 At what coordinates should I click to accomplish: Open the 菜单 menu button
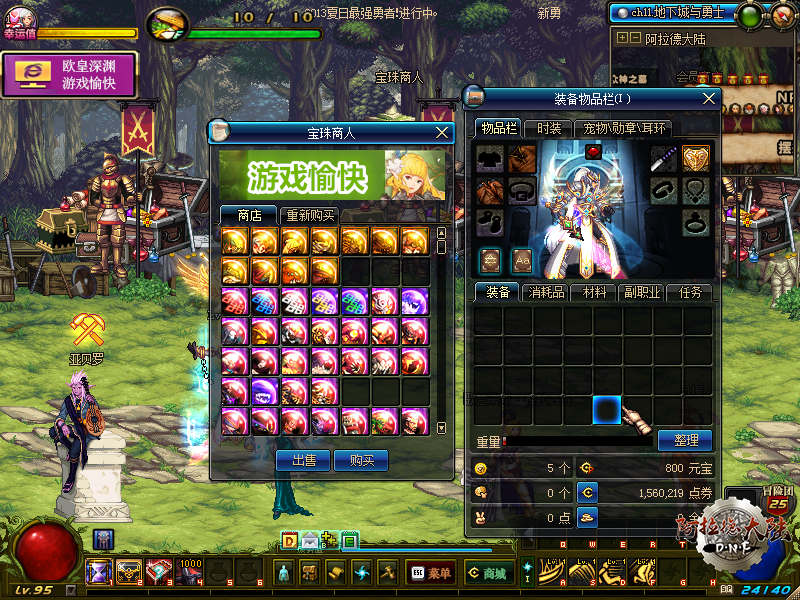(x=430, y=573)
